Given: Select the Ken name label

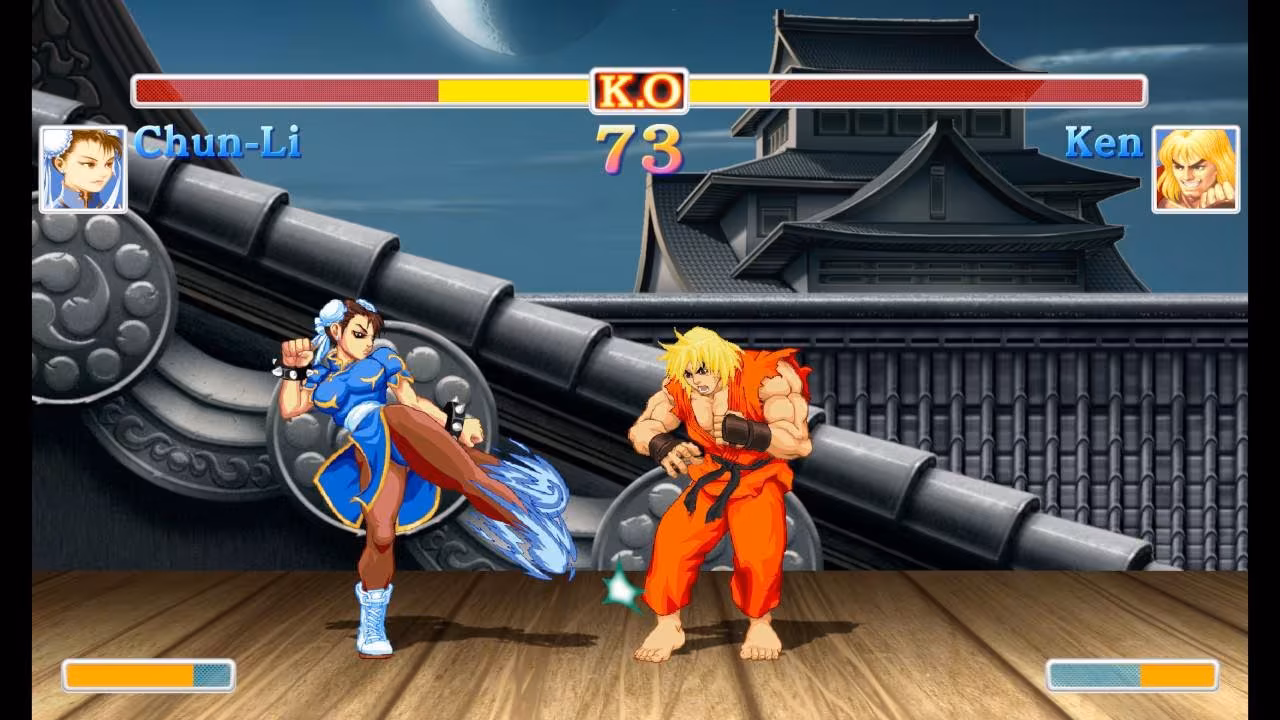Looking at the screenshot, I should point(1105,143).
